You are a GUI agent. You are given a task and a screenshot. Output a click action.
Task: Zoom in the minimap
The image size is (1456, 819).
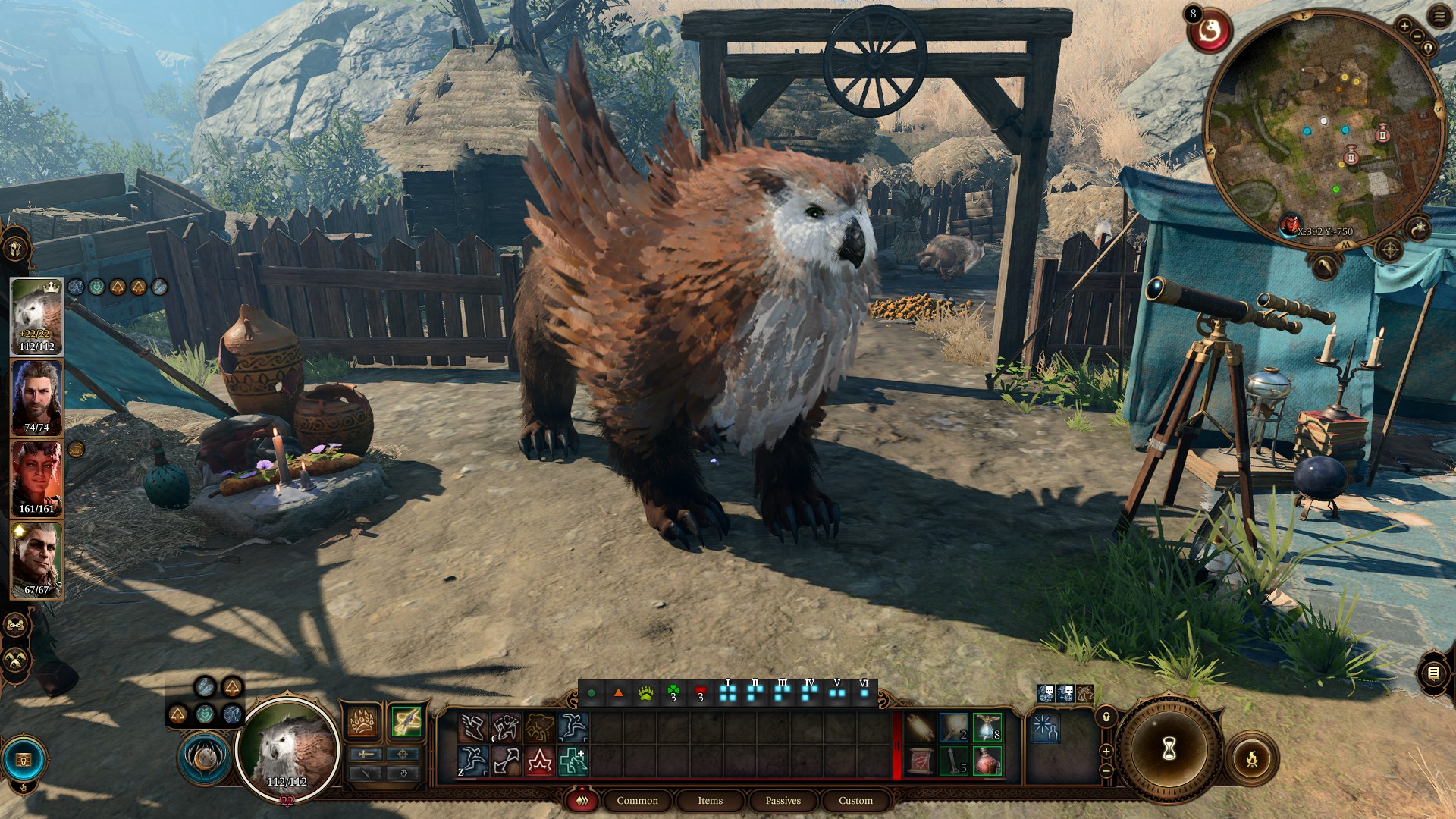point(1404,27)
